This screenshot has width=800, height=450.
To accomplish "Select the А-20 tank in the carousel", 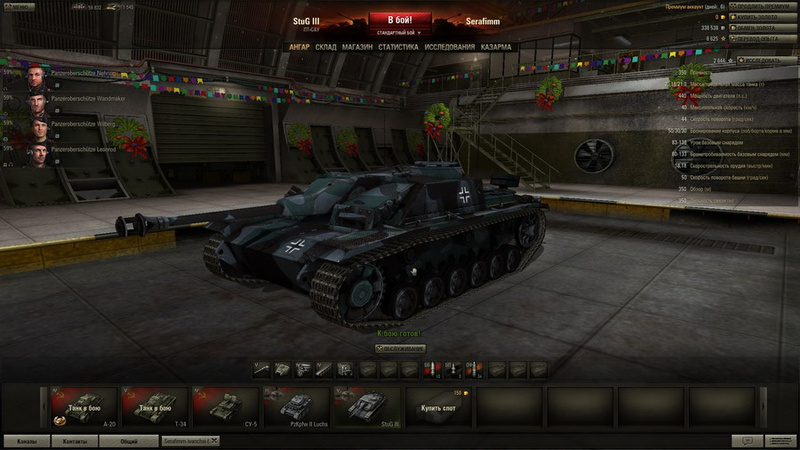I will pos(83,407).
